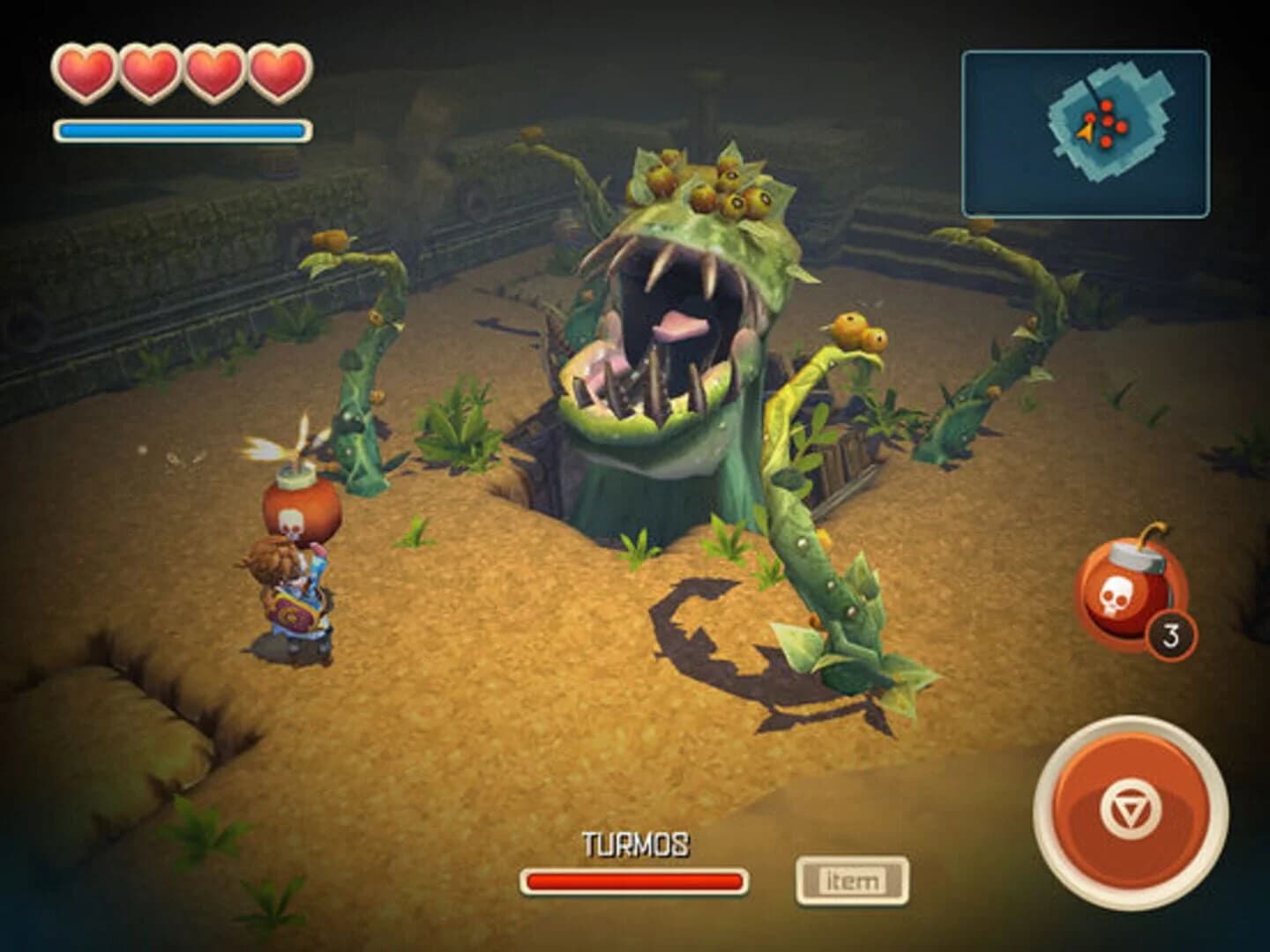This screenshot has height=952, width=1270.
Task: Click the blue experience bar under the hearts
Action: pos(181,130)
